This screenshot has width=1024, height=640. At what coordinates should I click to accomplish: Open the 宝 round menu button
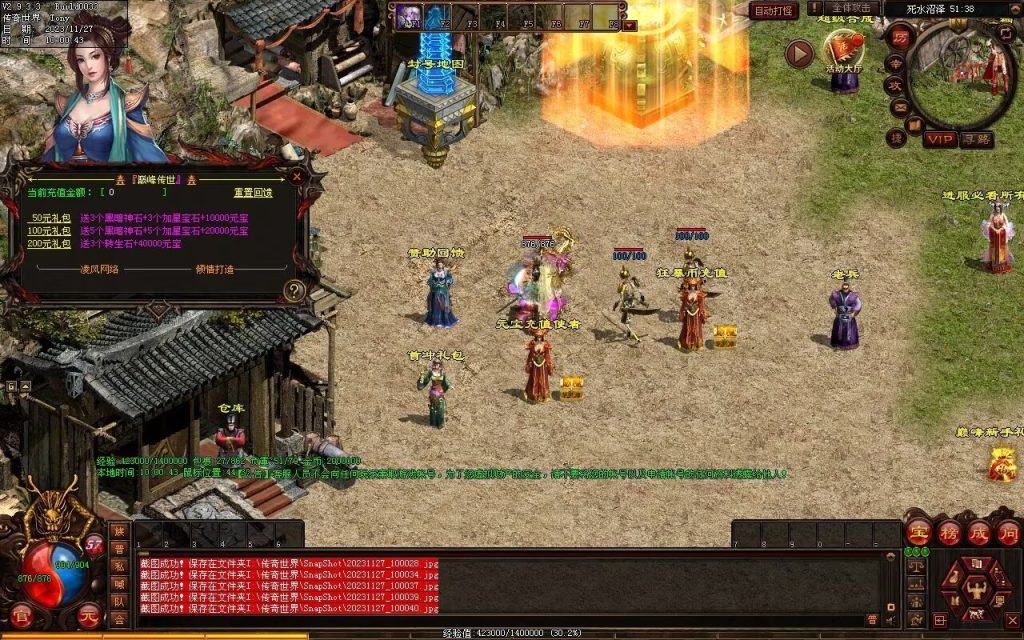tap(919, 531)
